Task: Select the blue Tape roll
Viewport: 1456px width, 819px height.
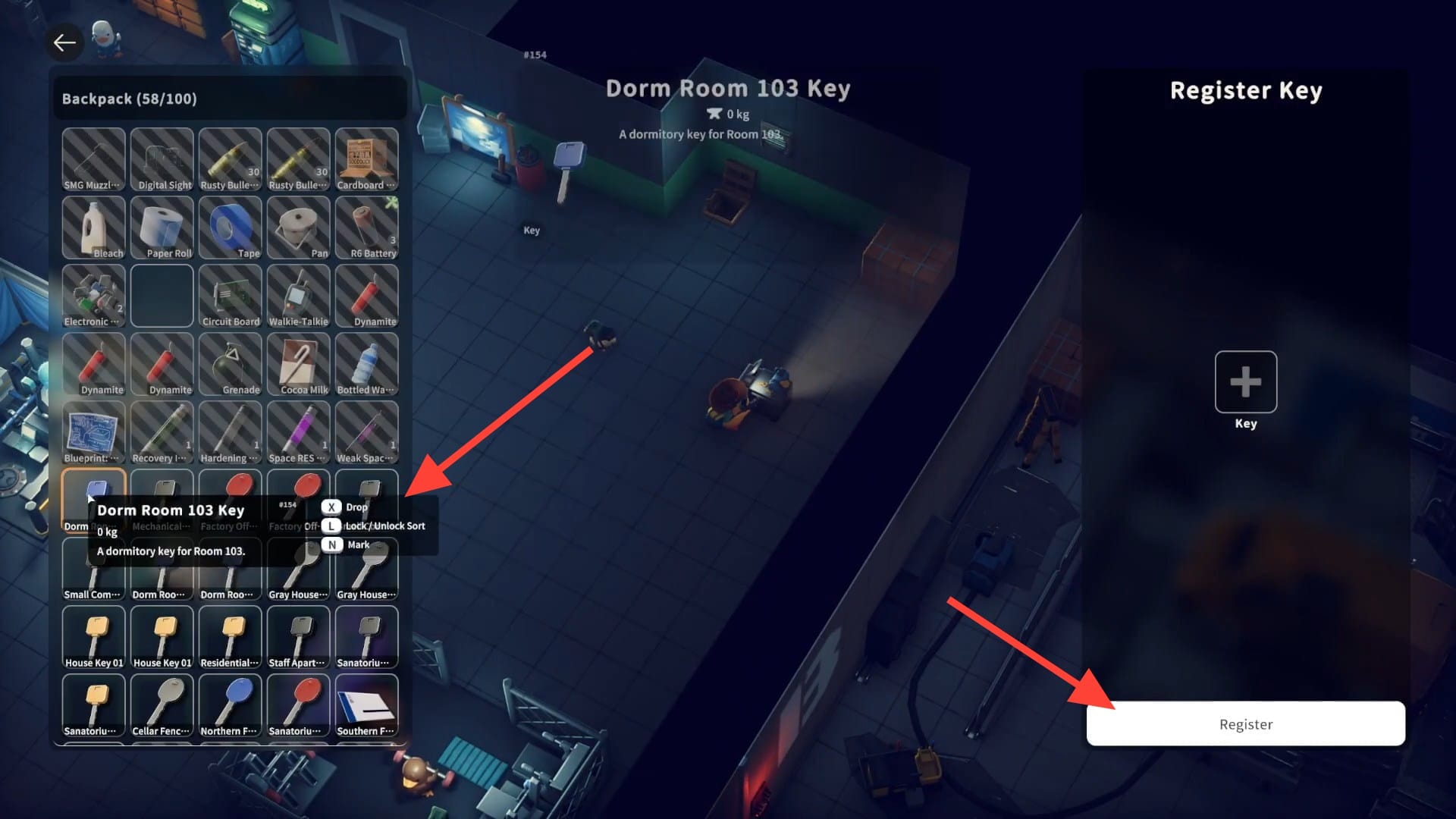Action: click(231, 227)
